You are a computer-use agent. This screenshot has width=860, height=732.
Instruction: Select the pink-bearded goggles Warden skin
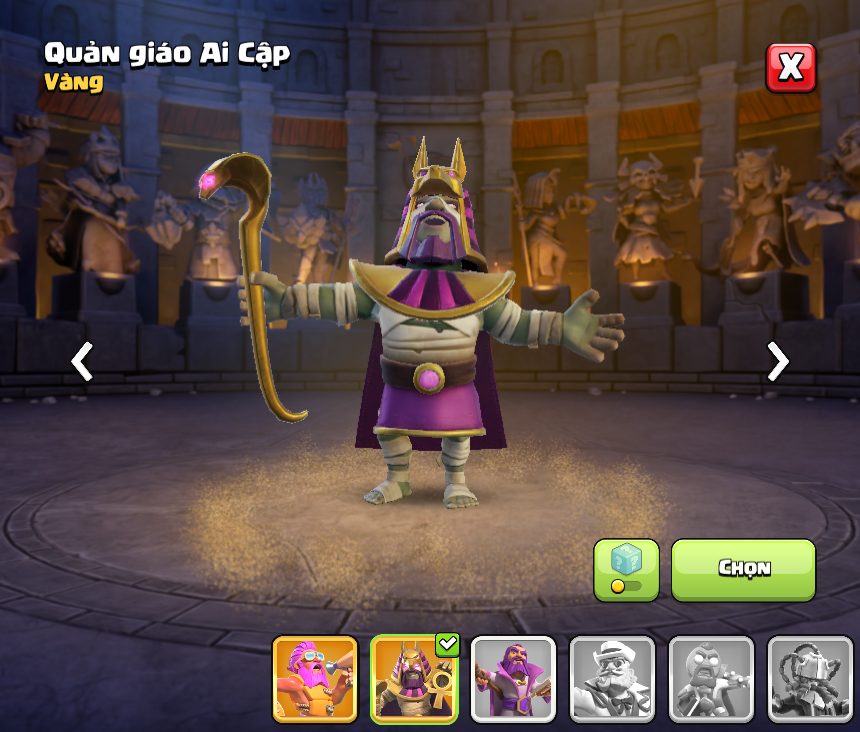[x=315, y=679]
